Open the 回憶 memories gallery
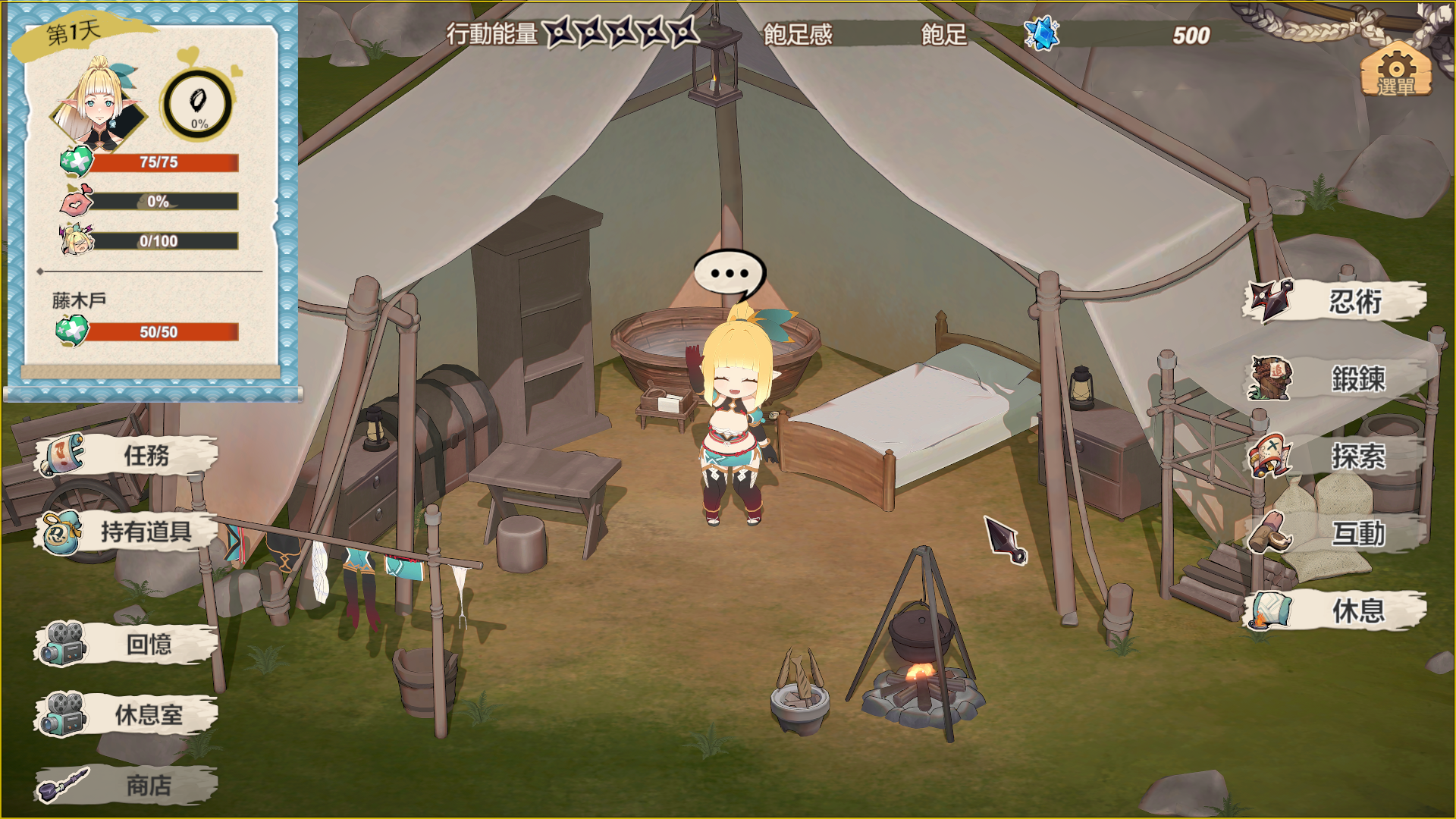 point(126,645)
